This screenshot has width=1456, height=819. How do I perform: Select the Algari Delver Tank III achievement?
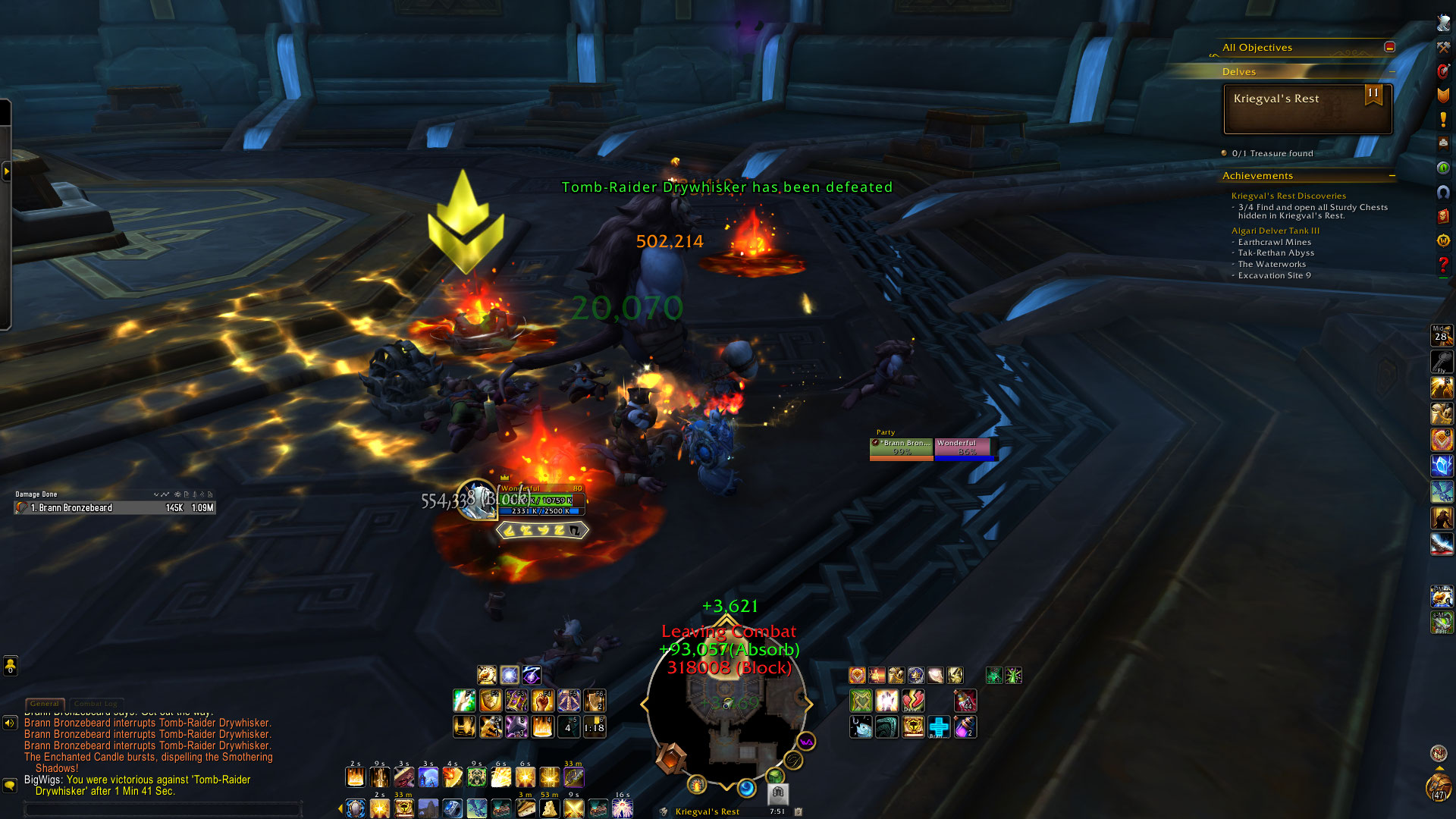click(1275, 231)
